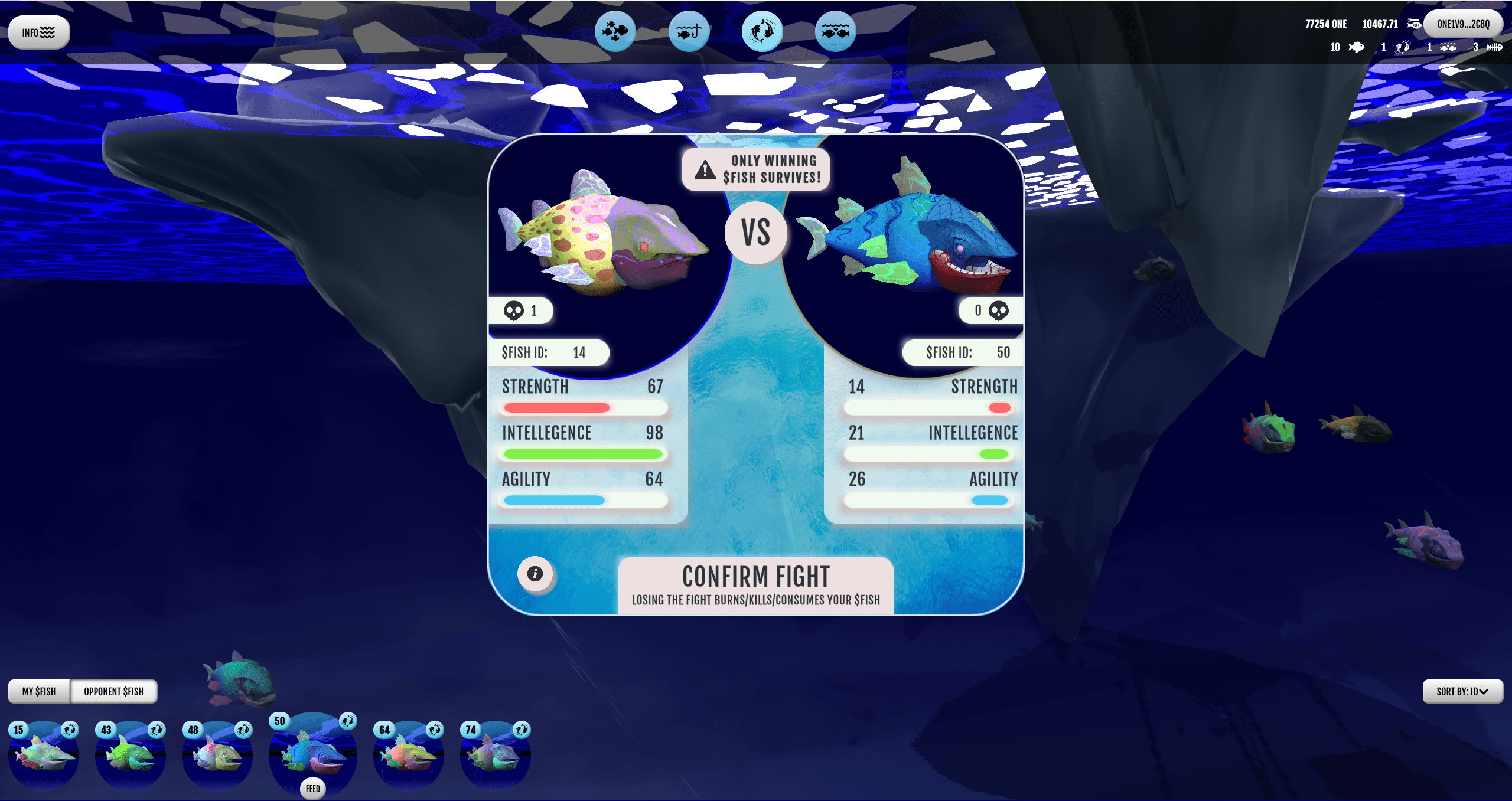This screenshot has width=1512, height=801.
Task: Switch to the MY $FISH tab
Action: point(39,691)
